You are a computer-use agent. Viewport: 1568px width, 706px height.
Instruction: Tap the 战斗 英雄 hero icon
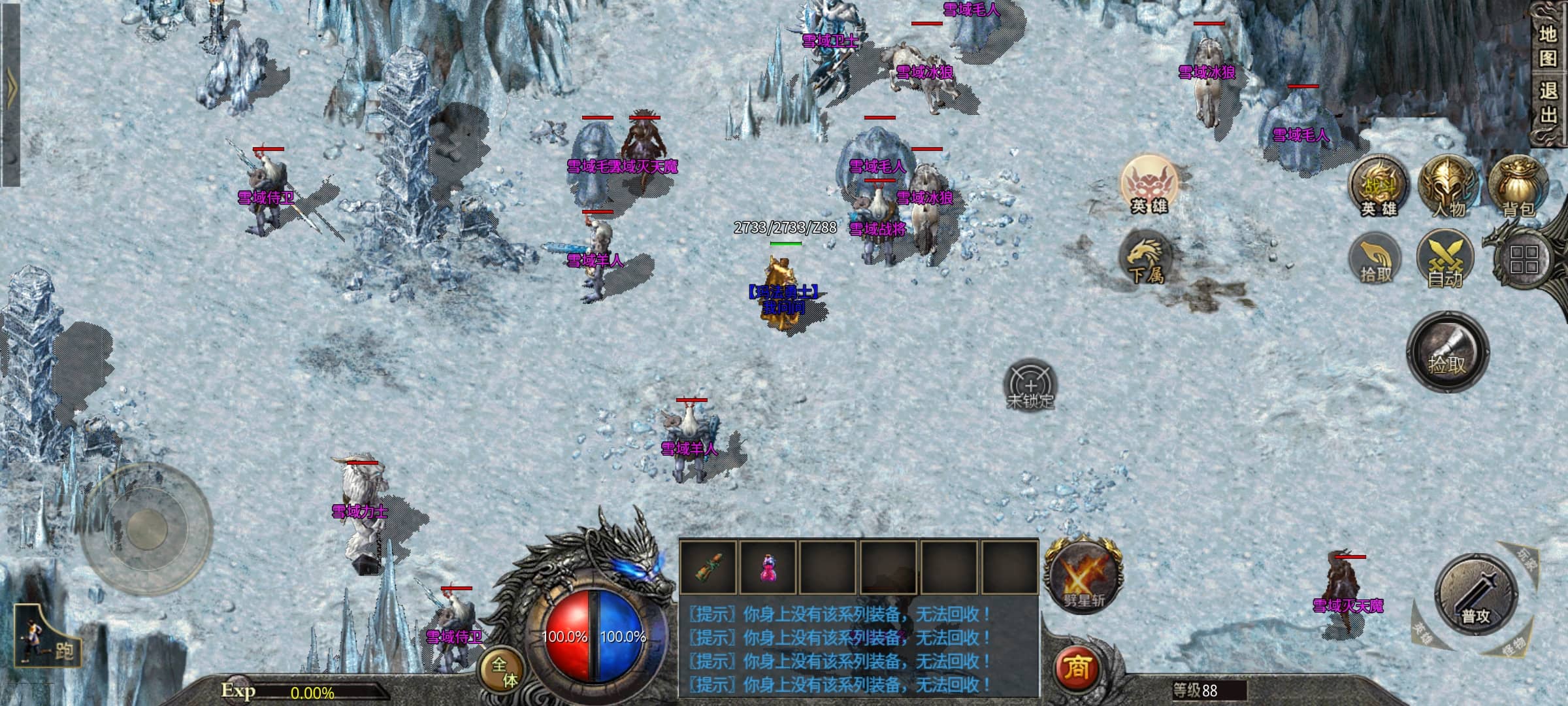[1379, 188]
